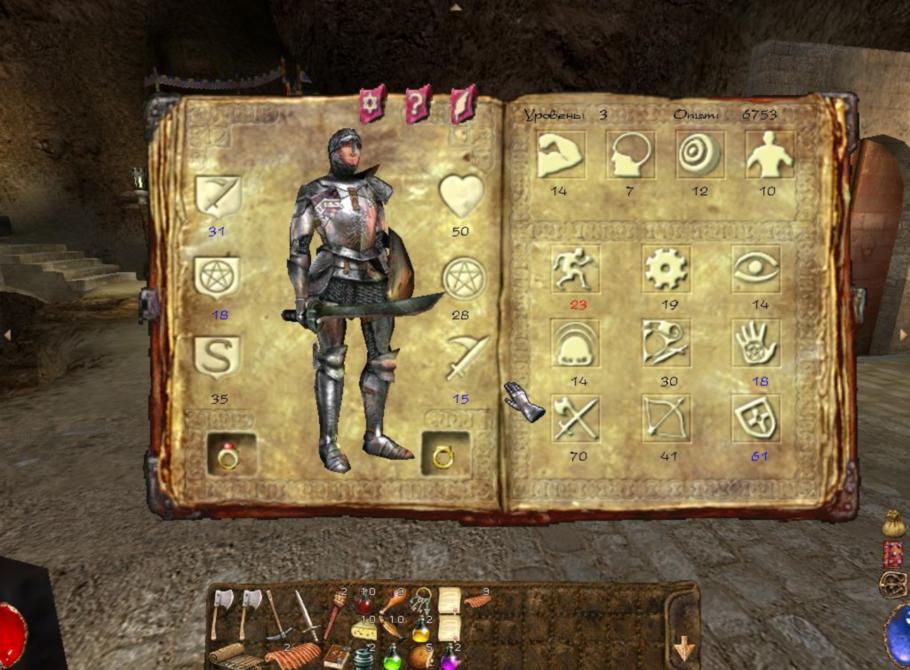The image size is (910, 670).
Task: Click the crossed axe Close Combat skill
Action: pyautogui.click(x=575, y=418)
